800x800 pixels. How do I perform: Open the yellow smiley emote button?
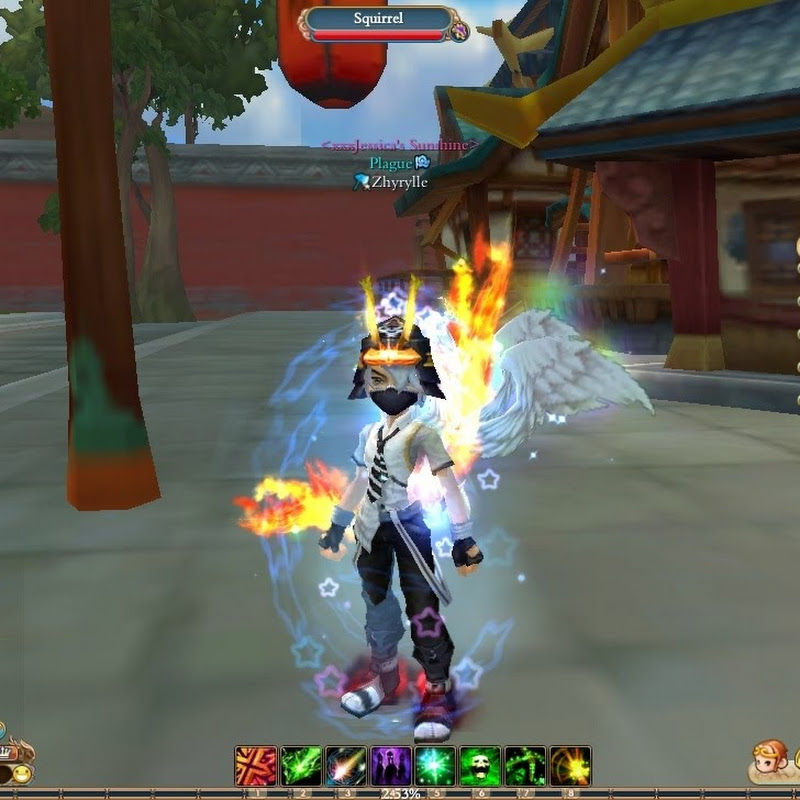pyautogui.click(x=20, y=773)
